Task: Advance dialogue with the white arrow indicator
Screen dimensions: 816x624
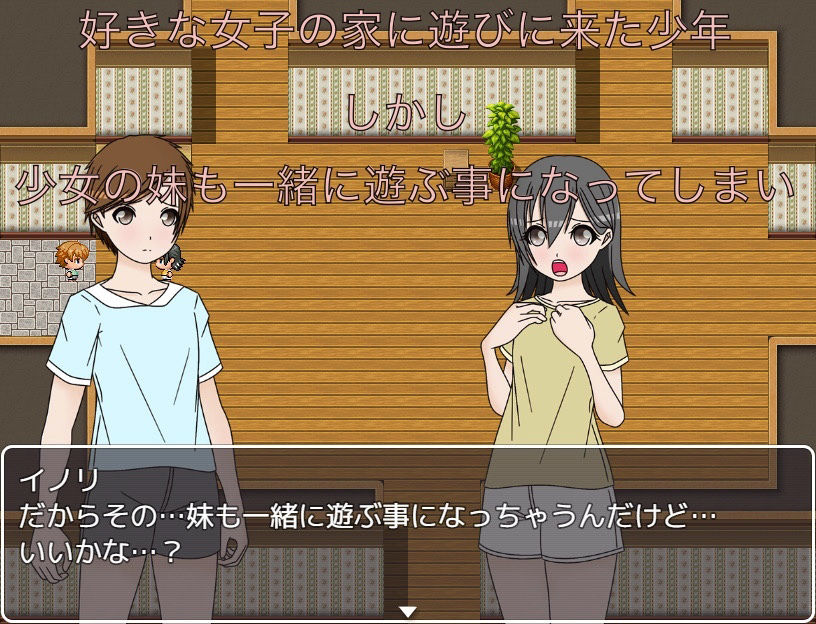Action: click(407, 611)
